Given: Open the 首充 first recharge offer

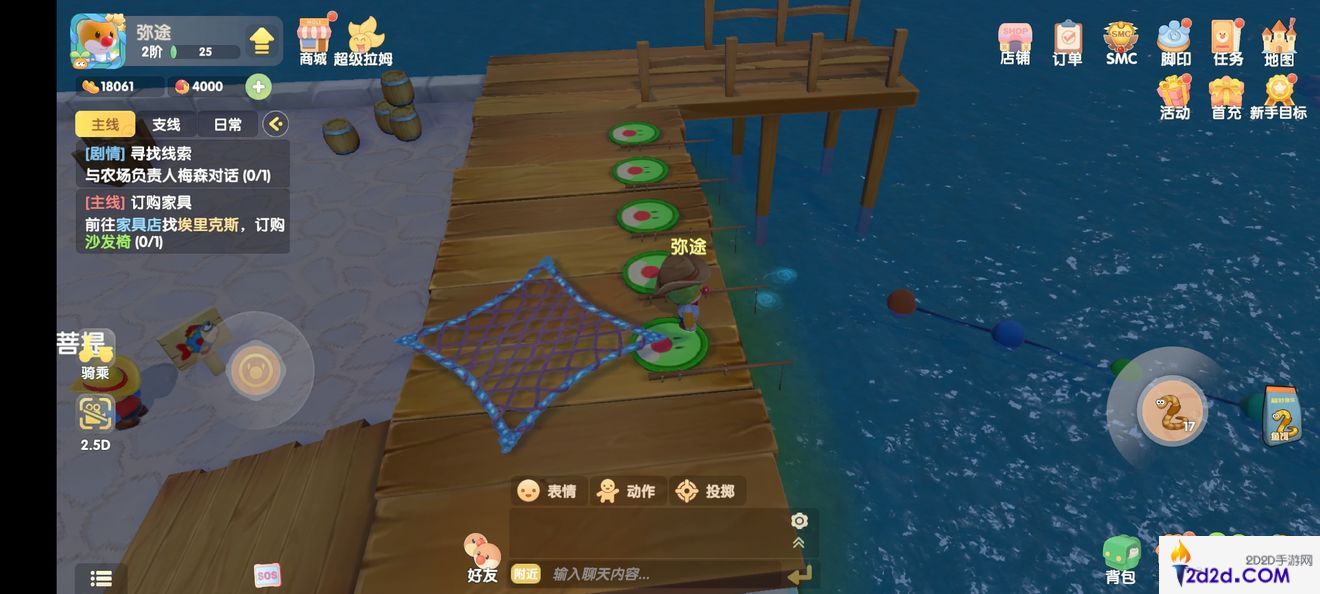Looking at the screenshot, I should click(1226, 98).
